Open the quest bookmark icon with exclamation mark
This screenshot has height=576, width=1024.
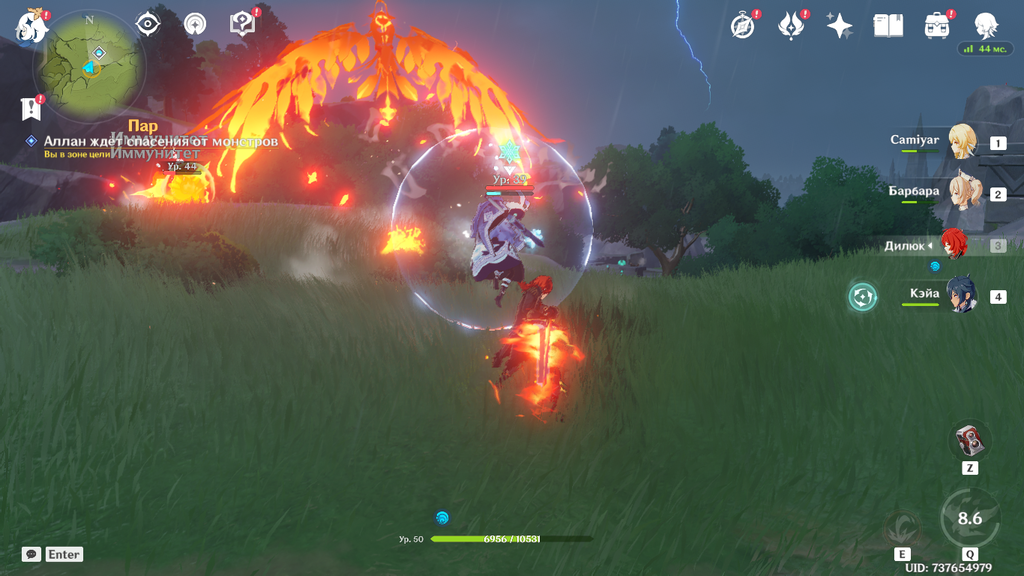tap(30, 108)
